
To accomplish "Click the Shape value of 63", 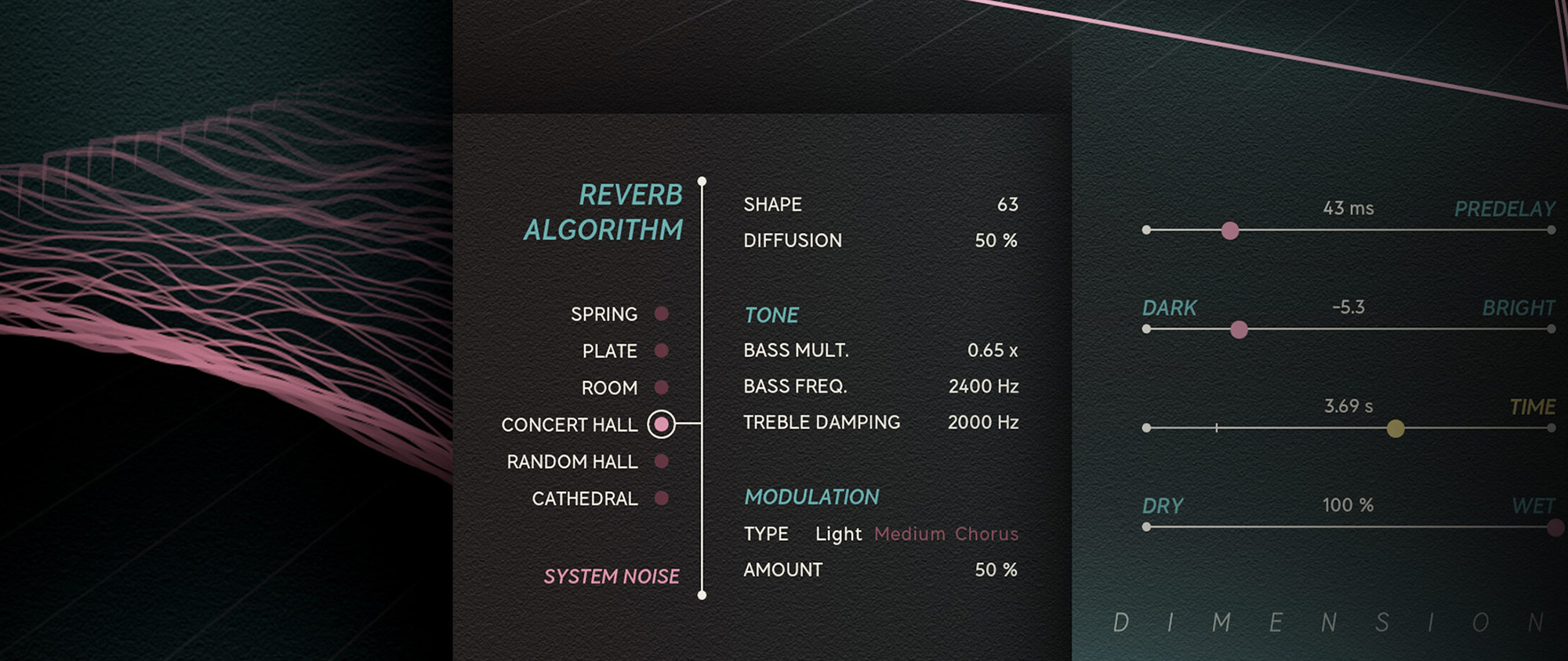I will pyautogui.click(x=1010, y=204).
